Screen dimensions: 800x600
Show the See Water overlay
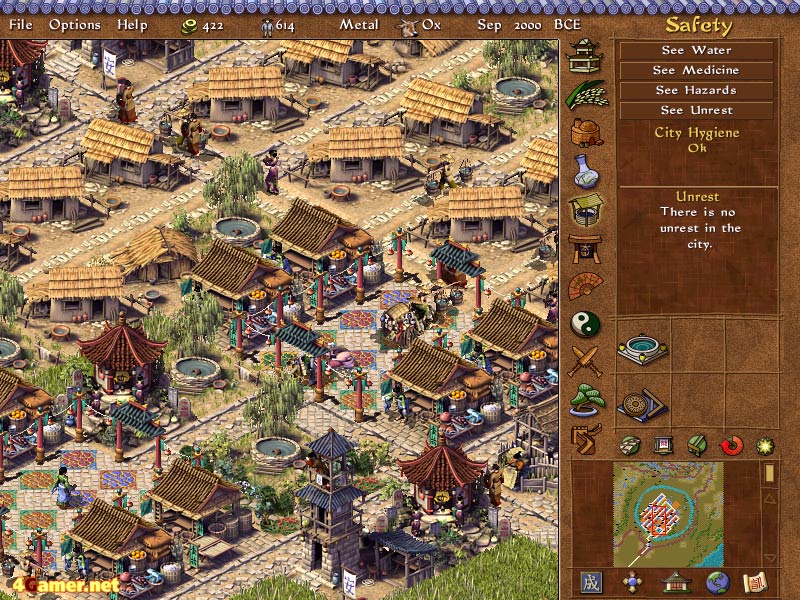pos(696,50)
